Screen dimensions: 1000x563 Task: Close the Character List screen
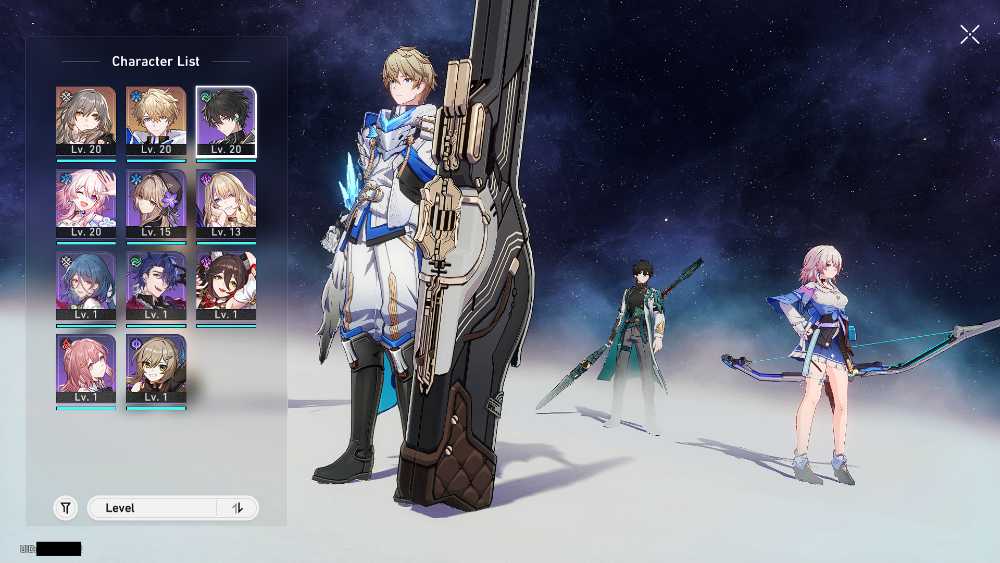pos(969,35)
